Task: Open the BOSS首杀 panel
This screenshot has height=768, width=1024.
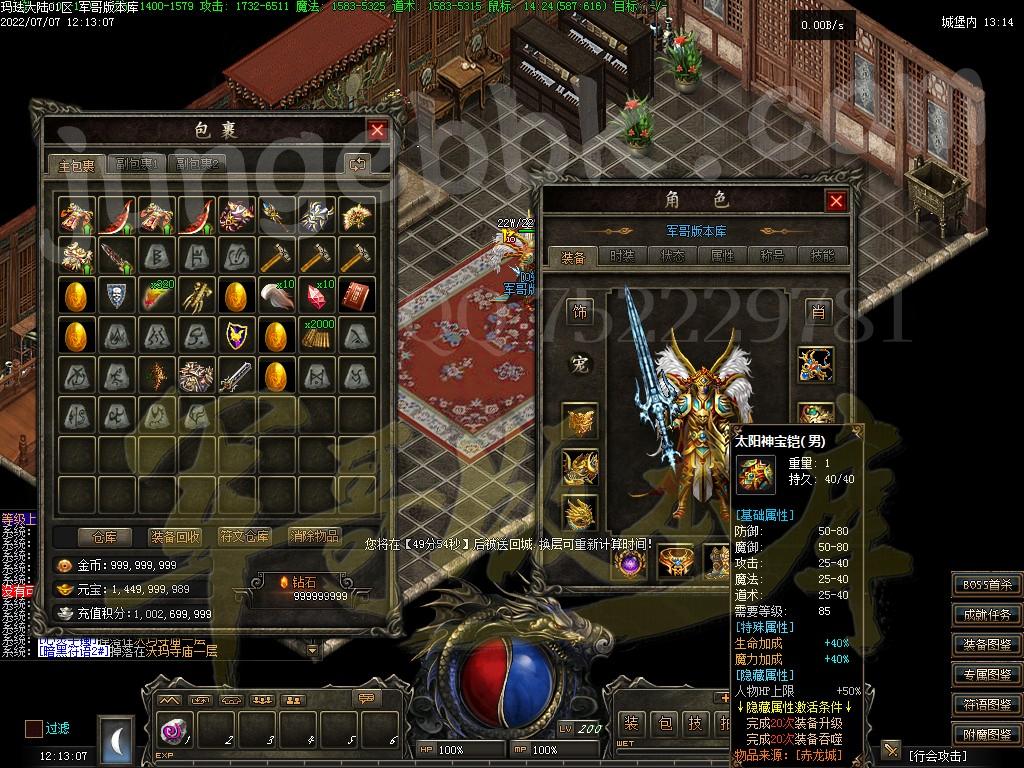Action: (987, 585)
